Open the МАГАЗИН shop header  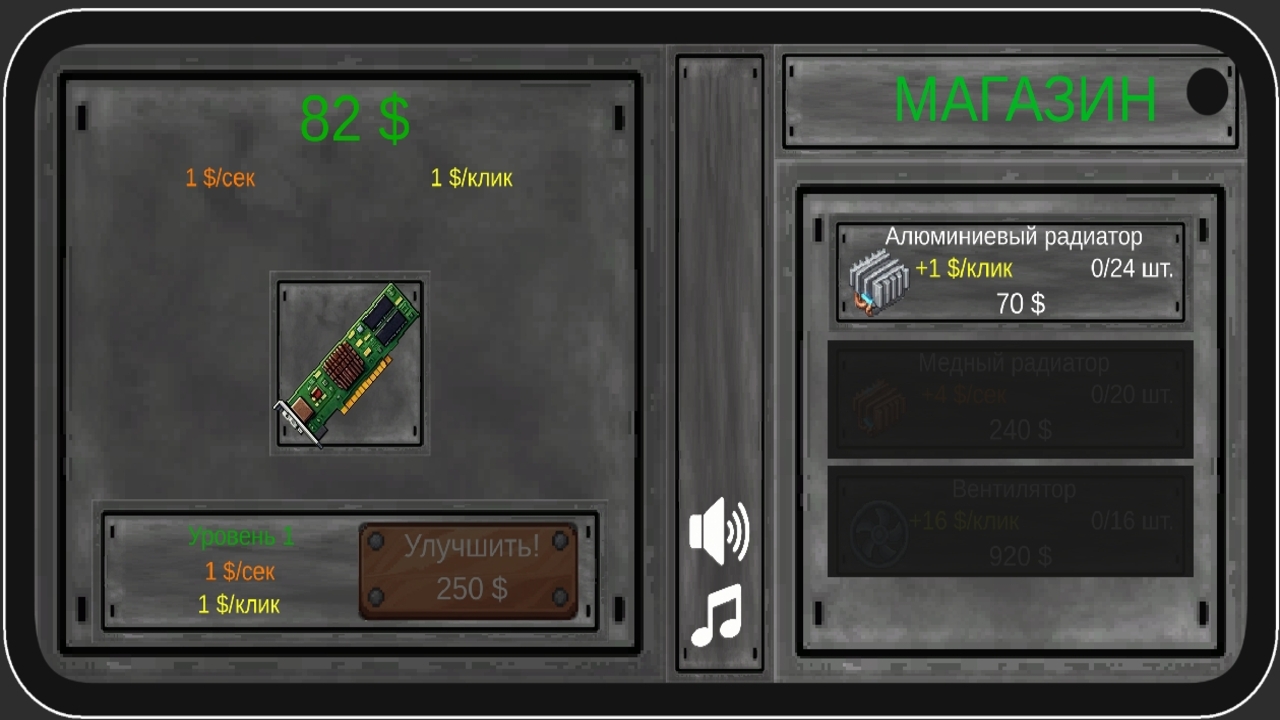[1027, 98]
